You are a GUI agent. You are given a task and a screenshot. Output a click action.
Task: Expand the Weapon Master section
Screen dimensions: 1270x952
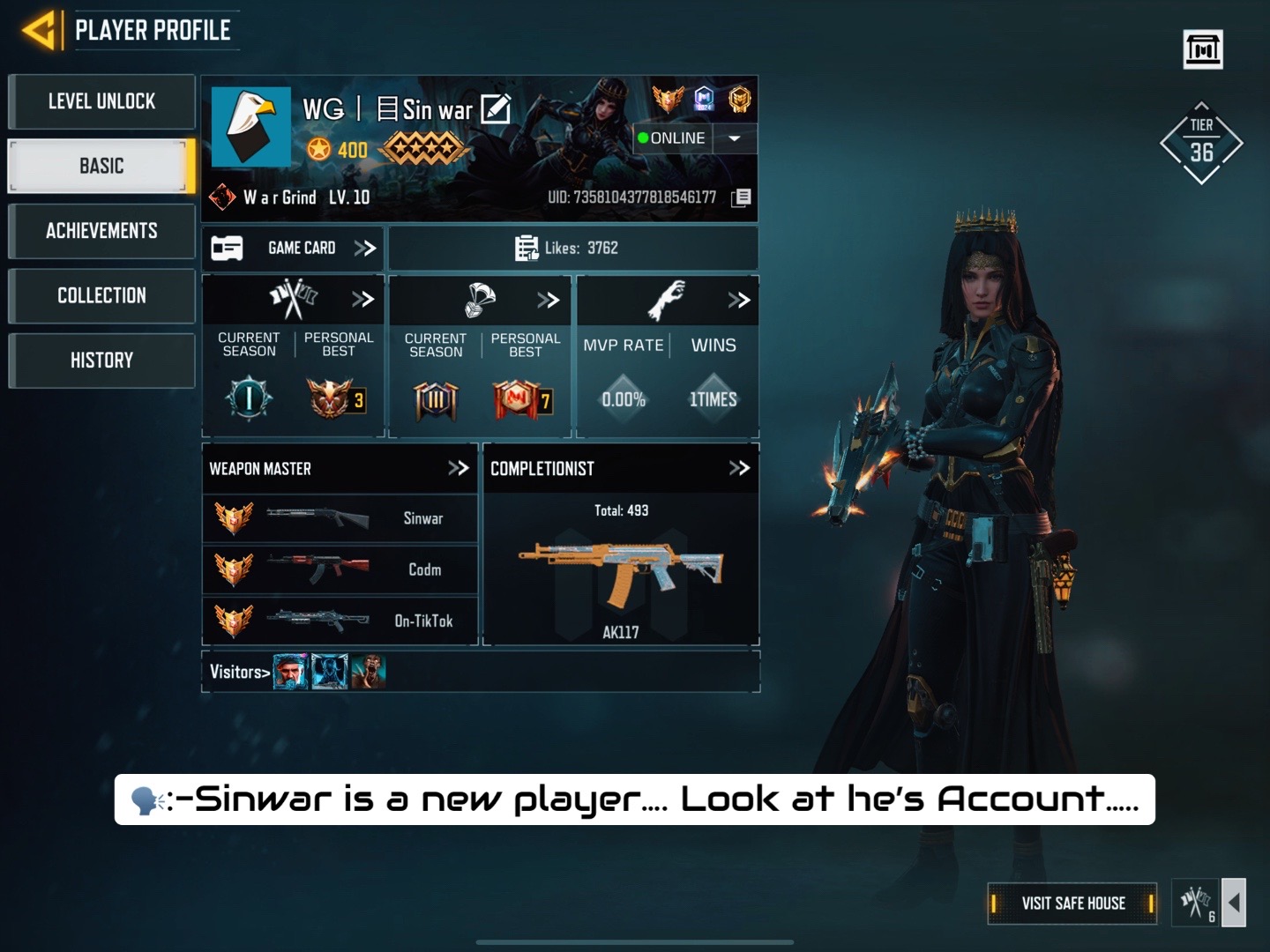tap(458, 468)
